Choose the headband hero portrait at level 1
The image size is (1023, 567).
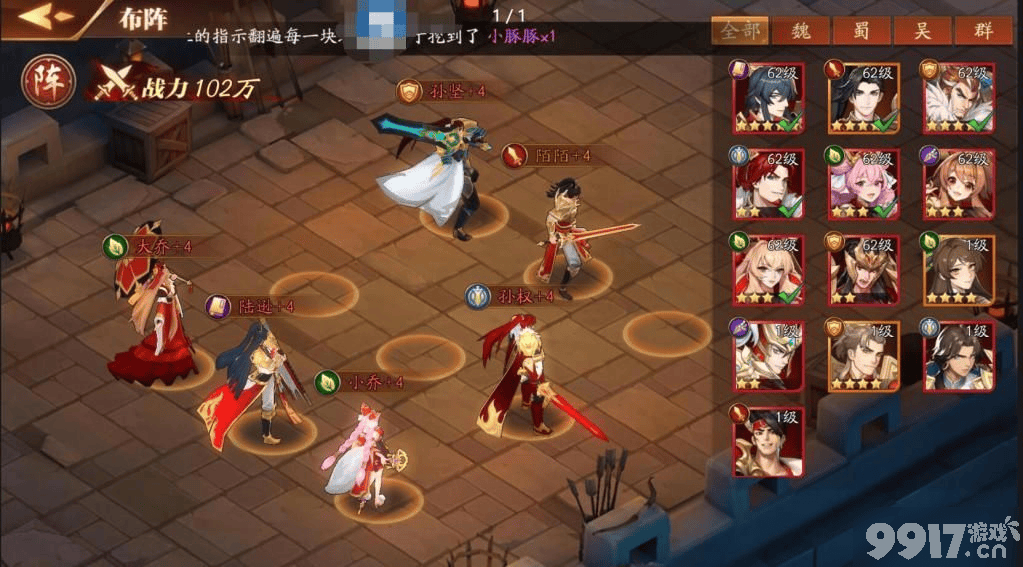pos(769,442)
